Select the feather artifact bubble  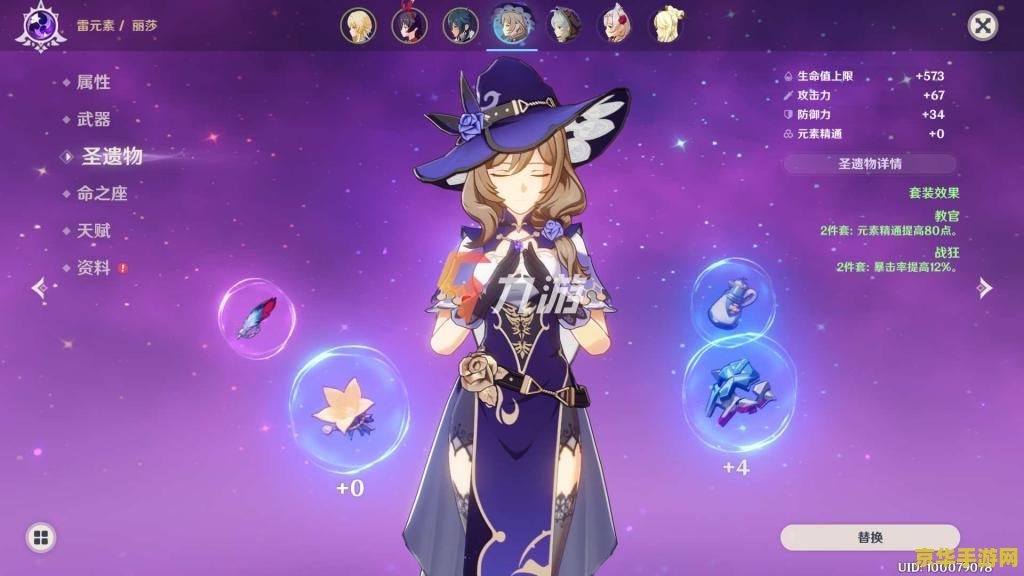coord(256,318)
